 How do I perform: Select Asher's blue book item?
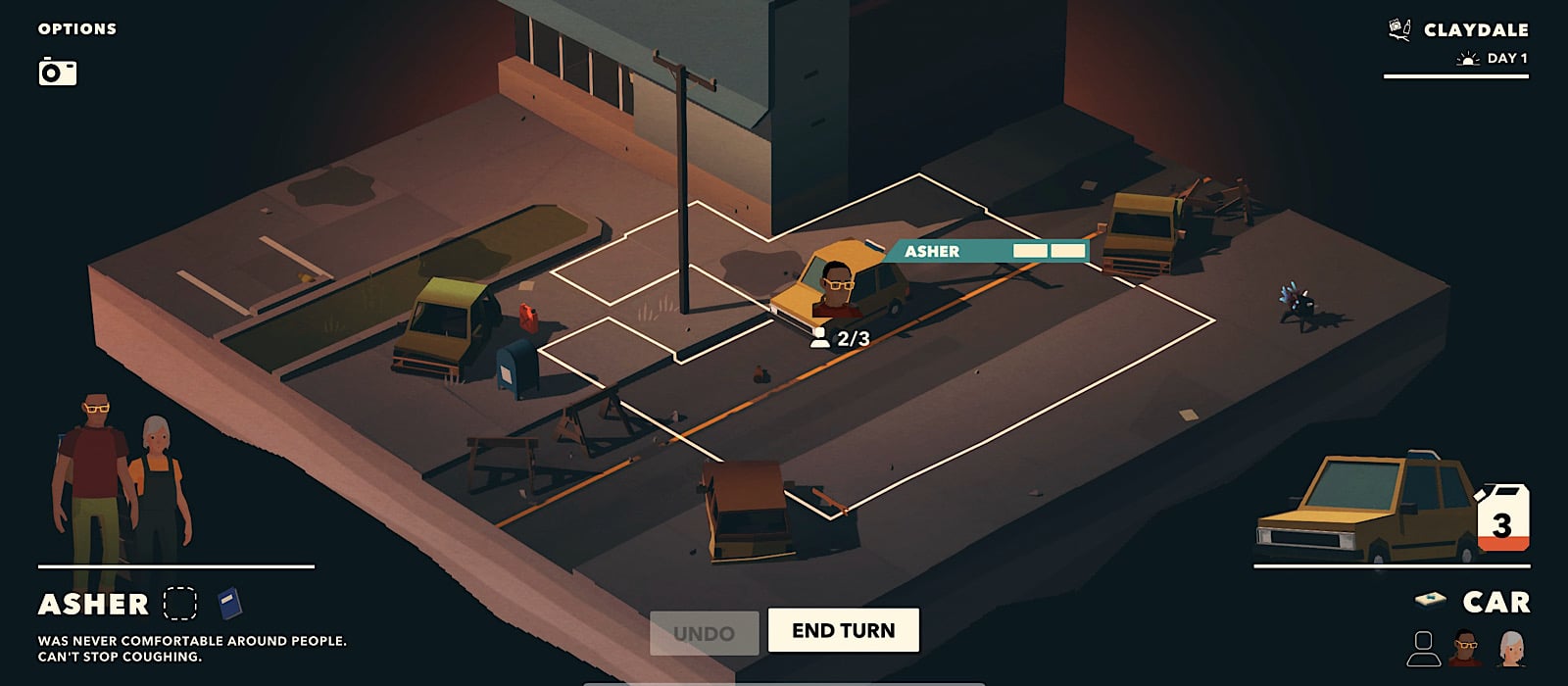[229, 603]
